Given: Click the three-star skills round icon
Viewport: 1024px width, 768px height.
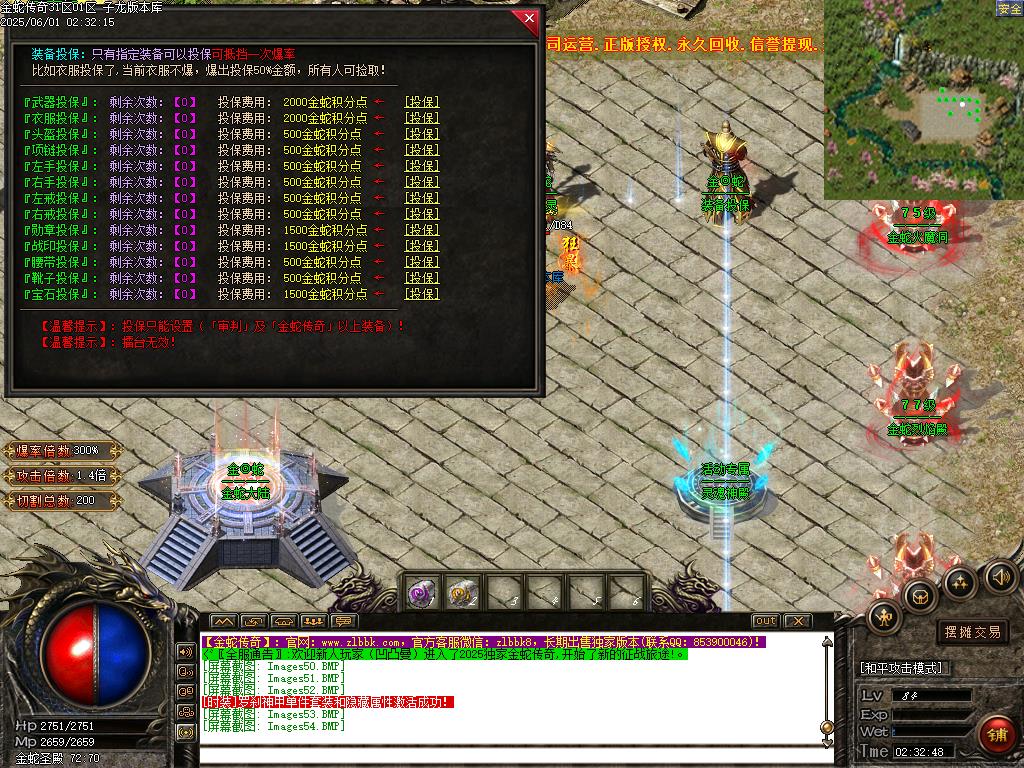Looking at the screenshot, I should (960, 581).
